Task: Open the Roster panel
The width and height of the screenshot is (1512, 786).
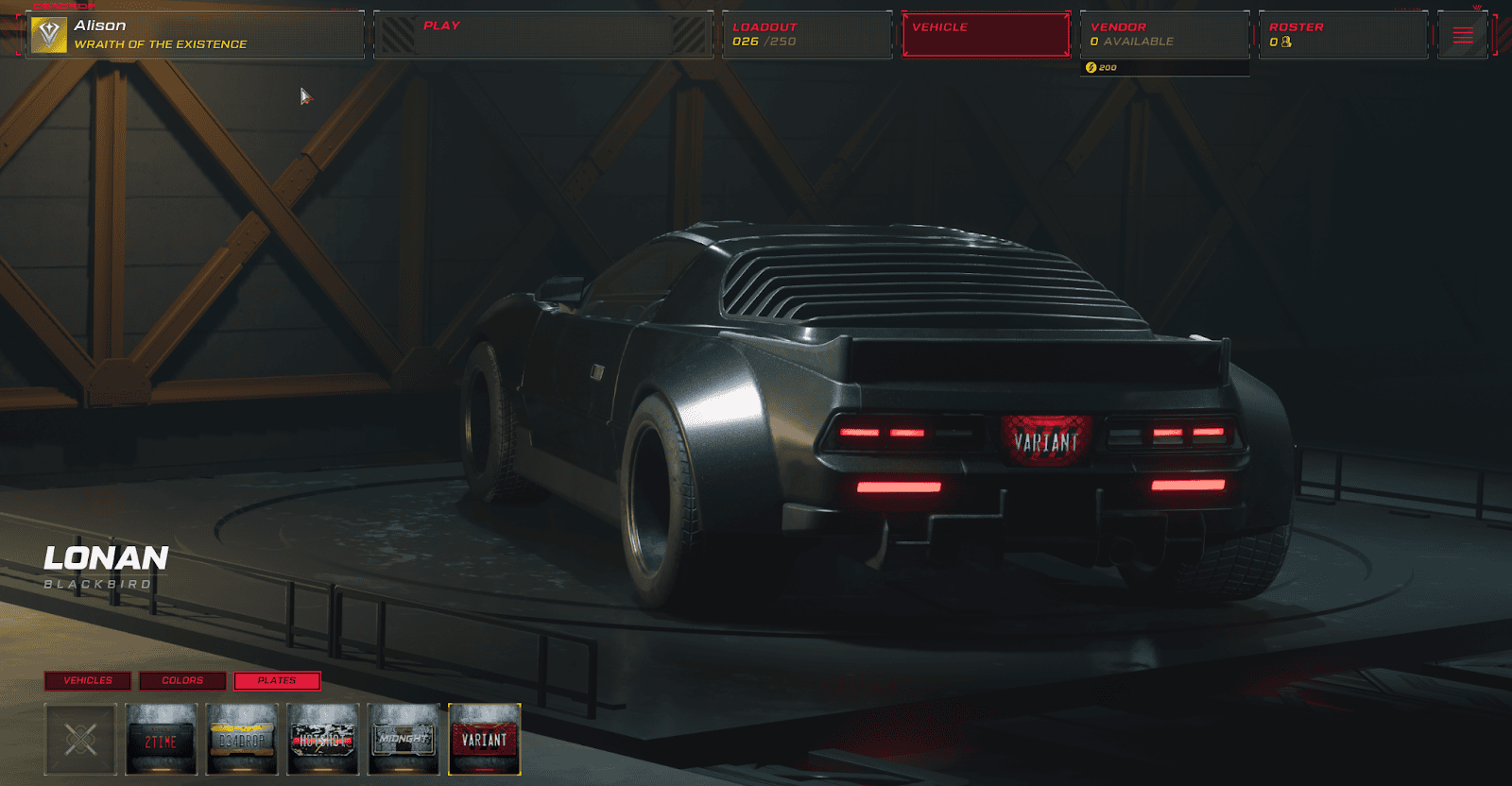Action: point(1343,35)
